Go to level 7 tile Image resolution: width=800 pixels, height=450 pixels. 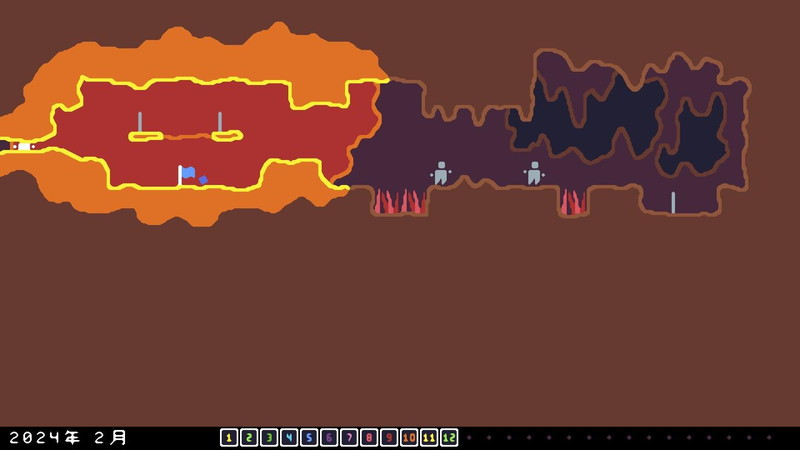pos(349,438)
